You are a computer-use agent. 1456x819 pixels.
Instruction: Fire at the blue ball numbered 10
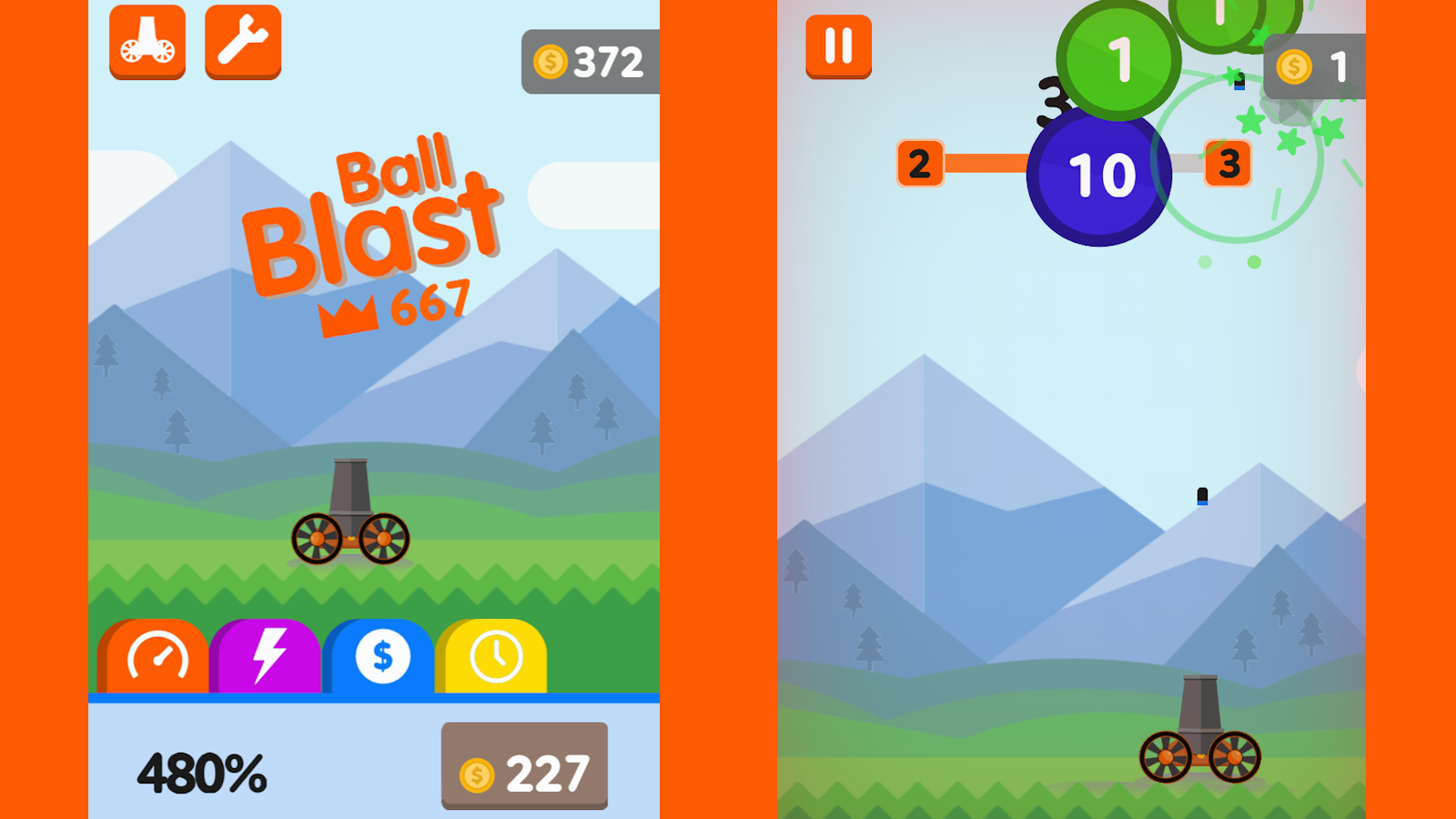click(1099, 175)
